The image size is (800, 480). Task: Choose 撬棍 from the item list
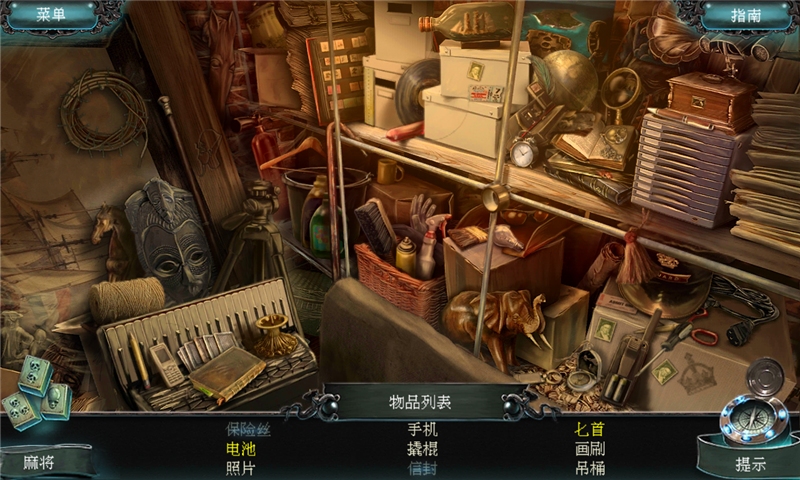[x=422, y=449]
